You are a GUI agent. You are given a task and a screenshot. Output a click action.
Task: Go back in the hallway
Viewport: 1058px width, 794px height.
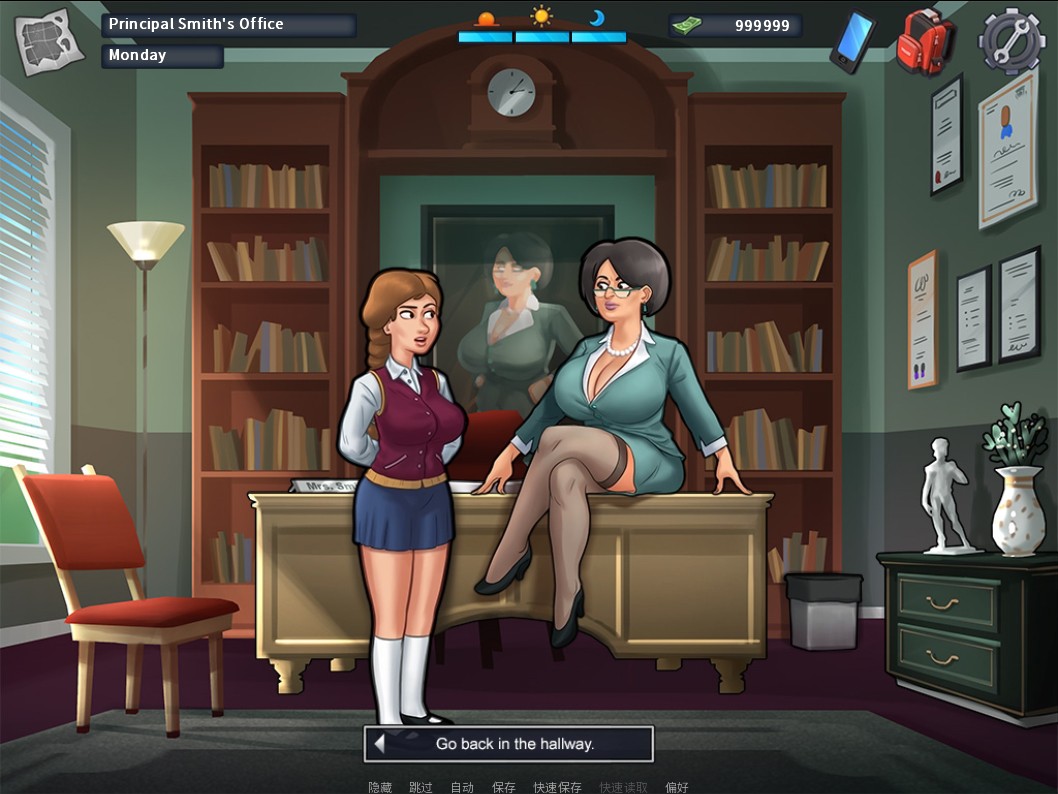(508, 744)
